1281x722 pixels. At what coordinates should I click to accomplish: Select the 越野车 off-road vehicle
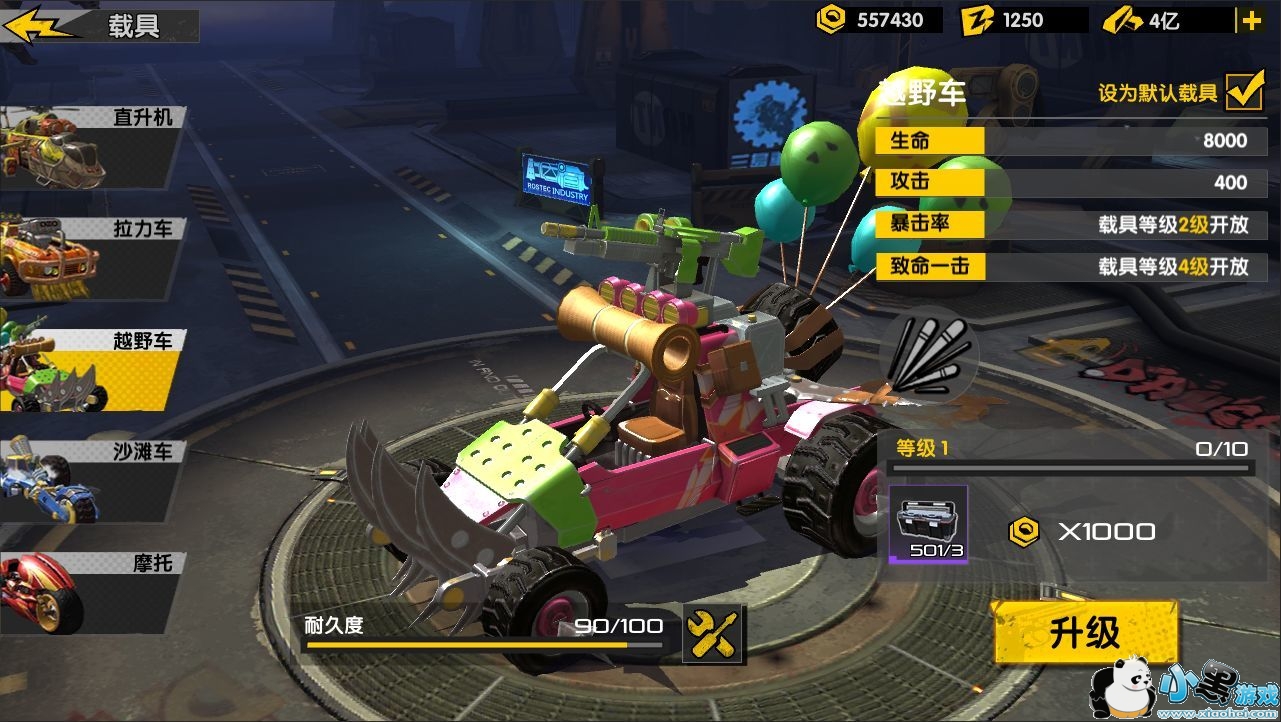tap(90, 370)
